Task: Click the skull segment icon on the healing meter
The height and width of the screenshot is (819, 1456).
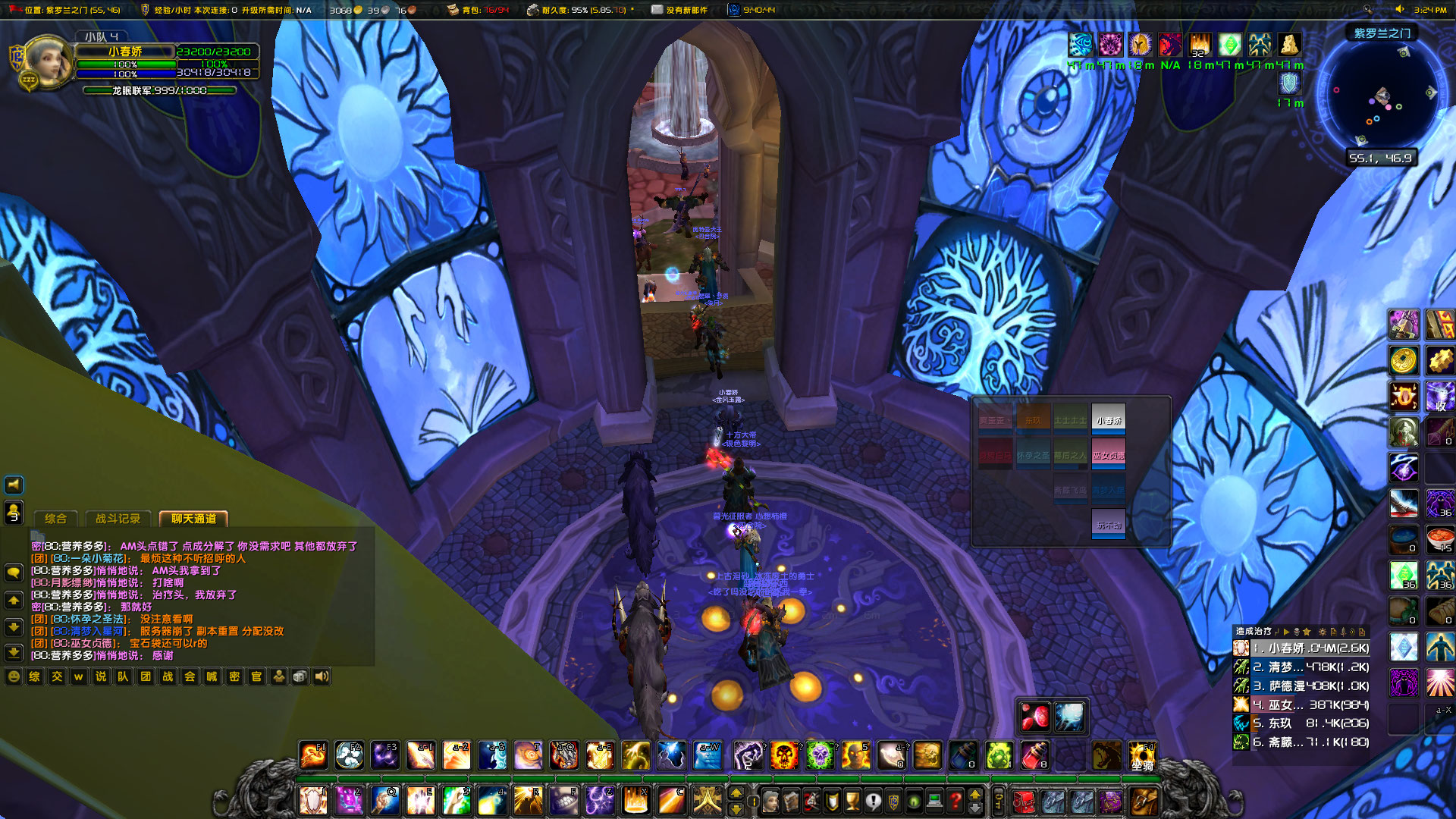Action: pos(1298,632)
